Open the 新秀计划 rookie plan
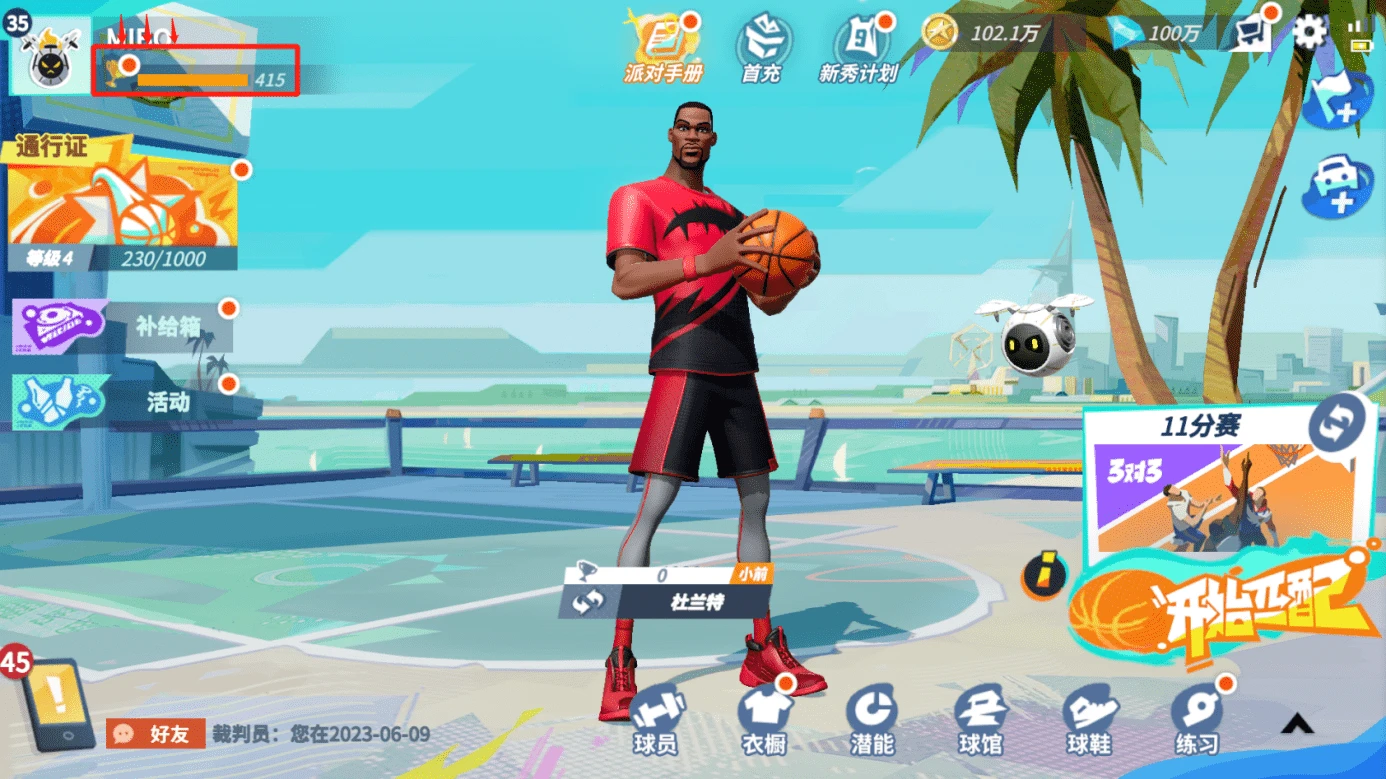 click(859, 47)
